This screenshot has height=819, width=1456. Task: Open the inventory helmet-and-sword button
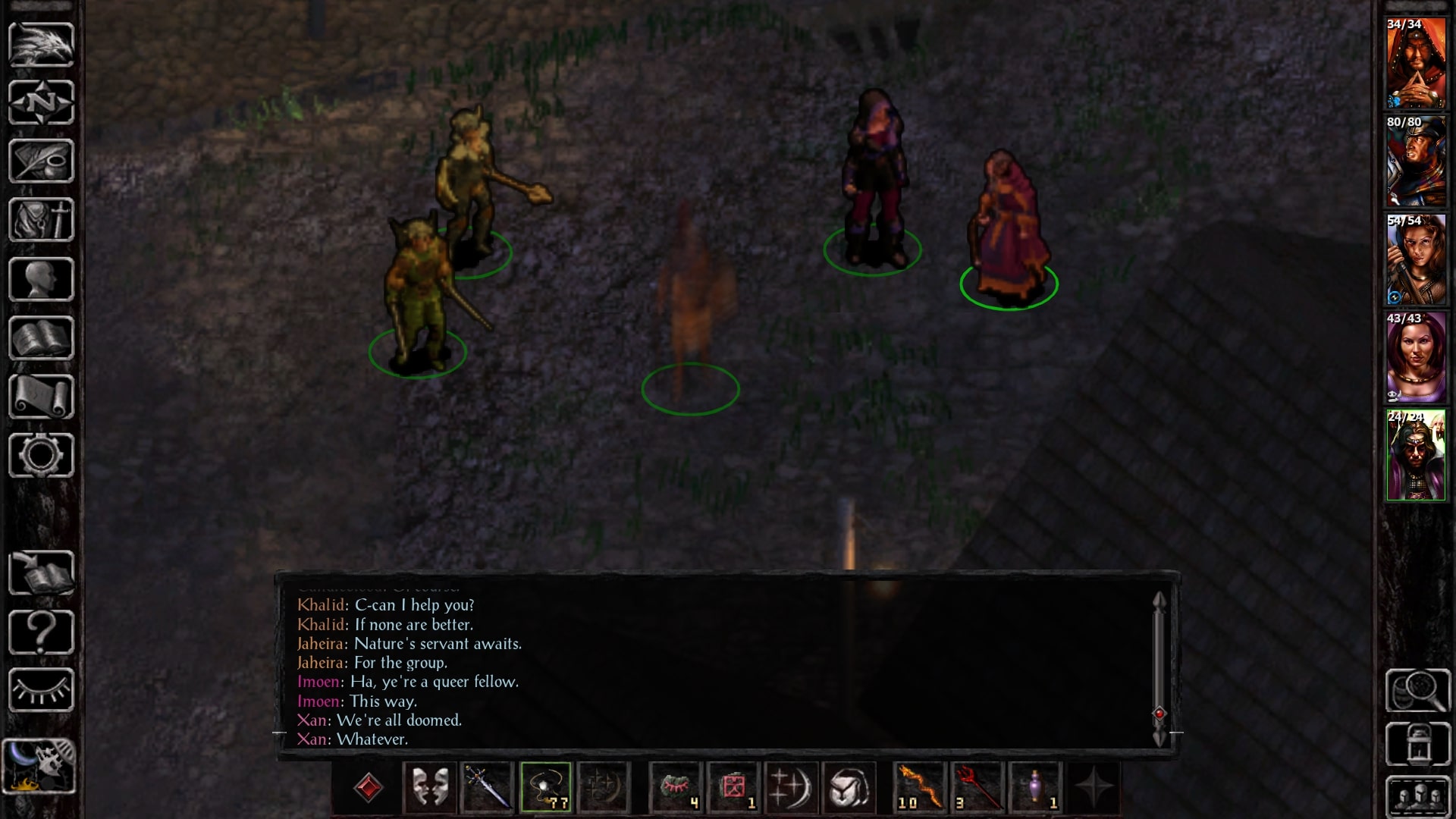point(41,220)
